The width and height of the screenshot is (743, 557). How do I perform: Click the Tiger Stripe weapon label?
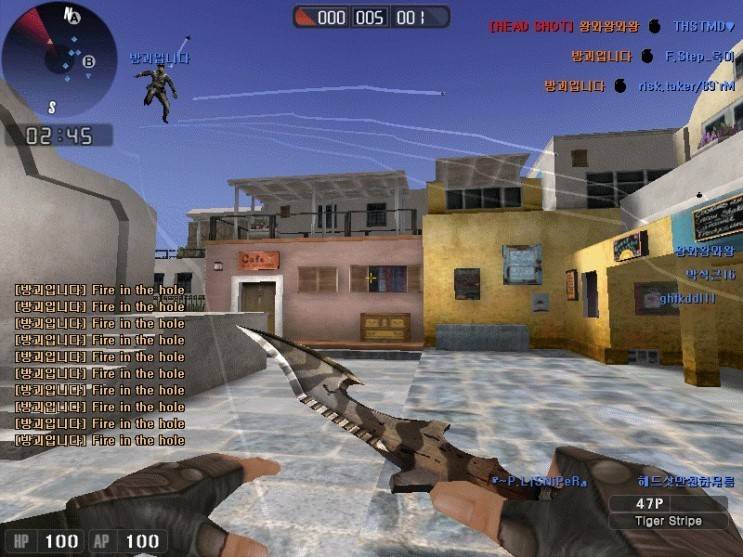click(669, 521)
